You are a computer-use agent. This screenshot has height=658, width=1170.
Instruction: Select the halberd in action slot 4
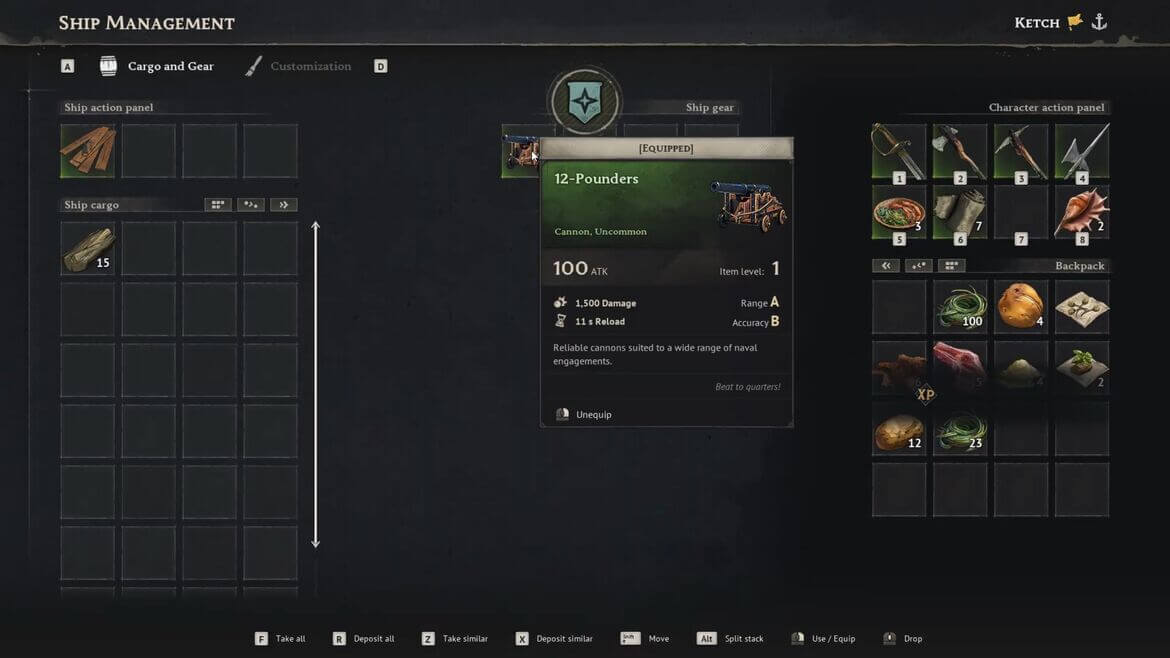(x=1081, y=151)
